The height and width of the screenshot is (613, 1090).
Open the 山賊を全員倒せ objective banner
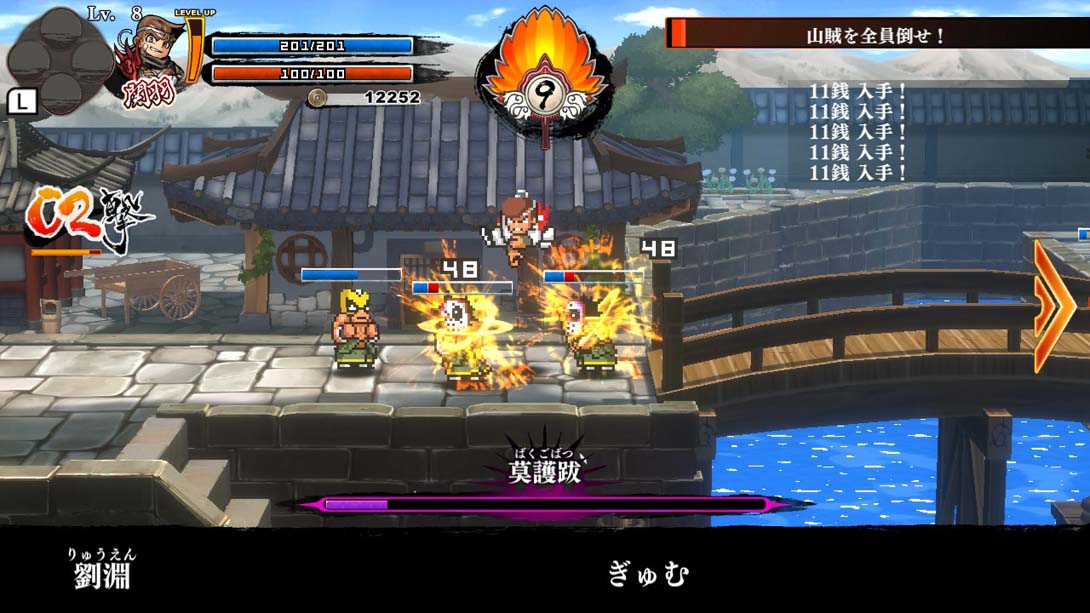coord(876,35)
